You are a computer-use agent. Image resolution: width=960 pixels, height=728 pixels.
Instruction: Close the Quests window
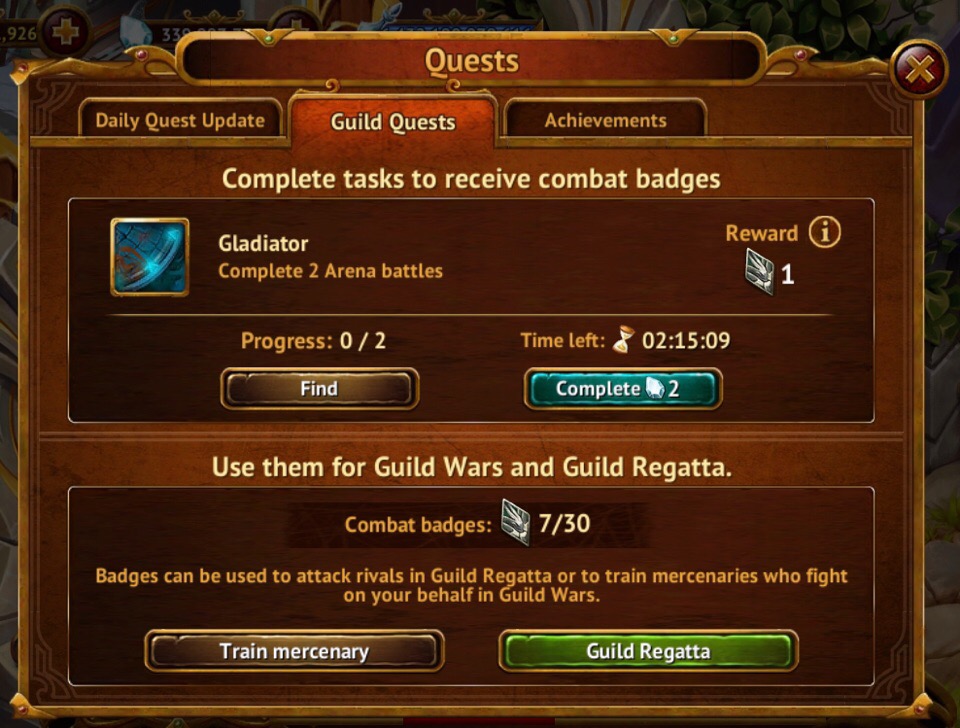pos(918,69)
